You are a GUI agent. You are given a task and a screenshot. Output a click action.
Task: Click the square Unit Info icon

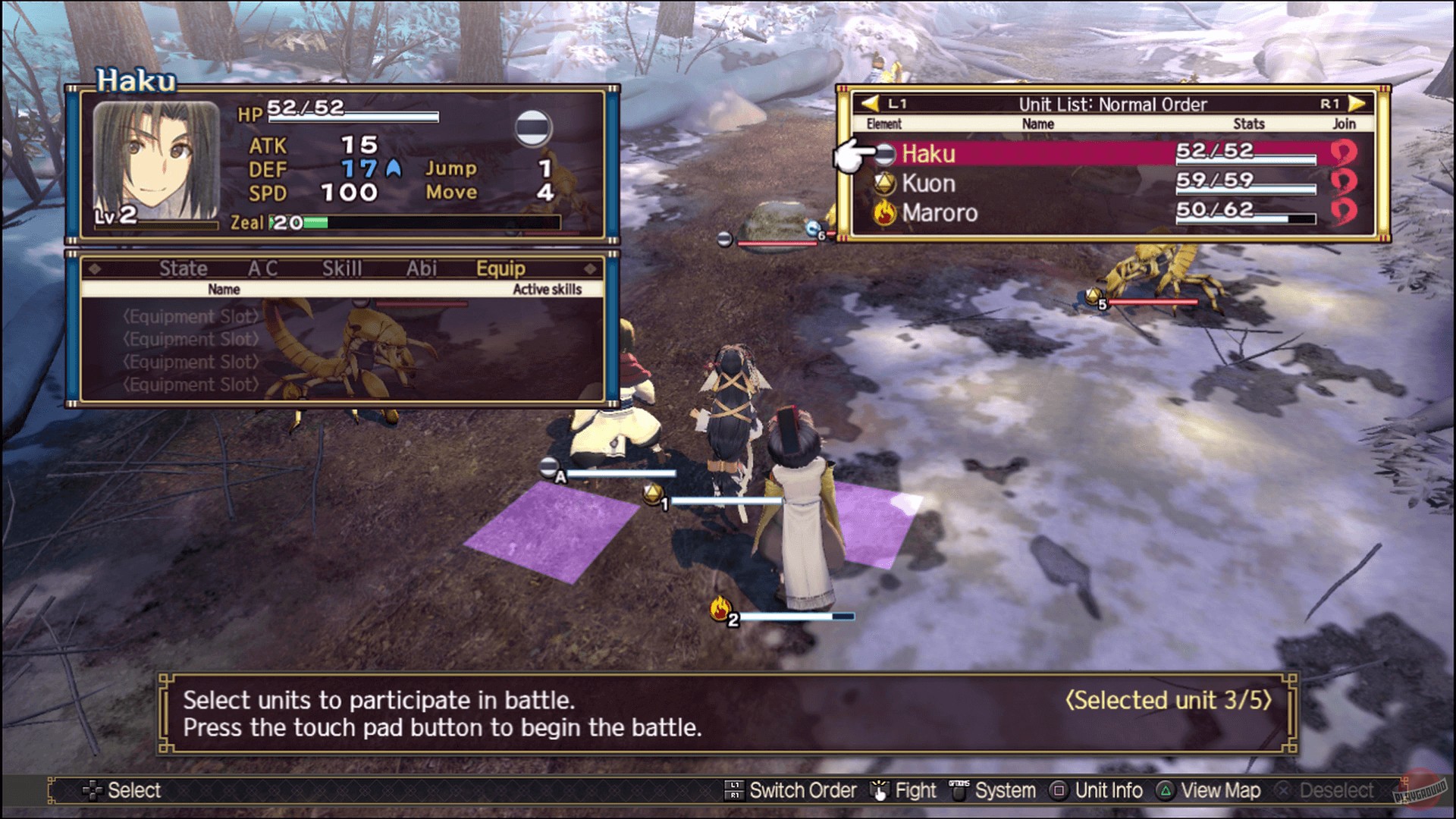[1057, 790]
